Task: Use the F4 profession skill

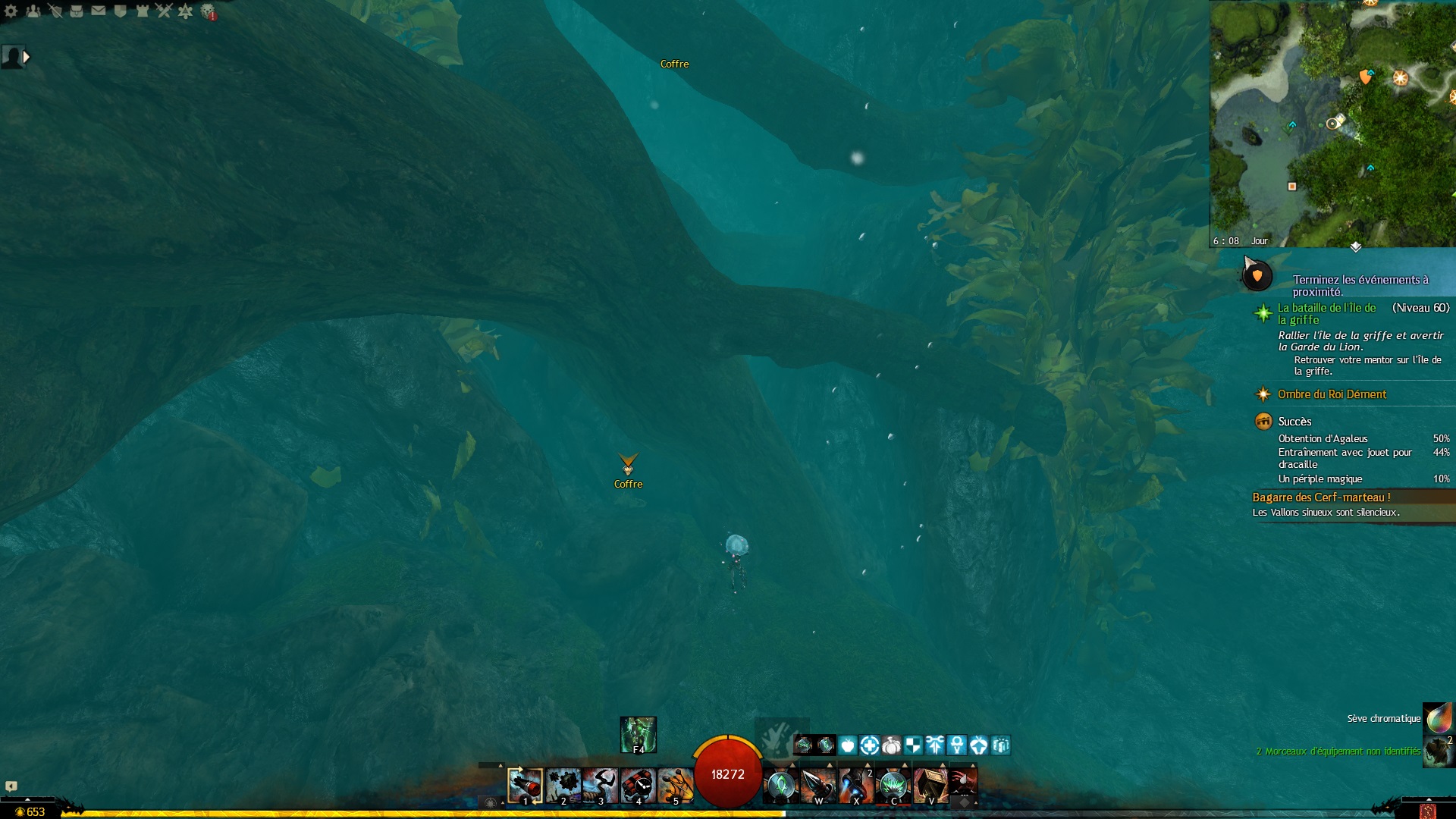Action: pos(638,734)
